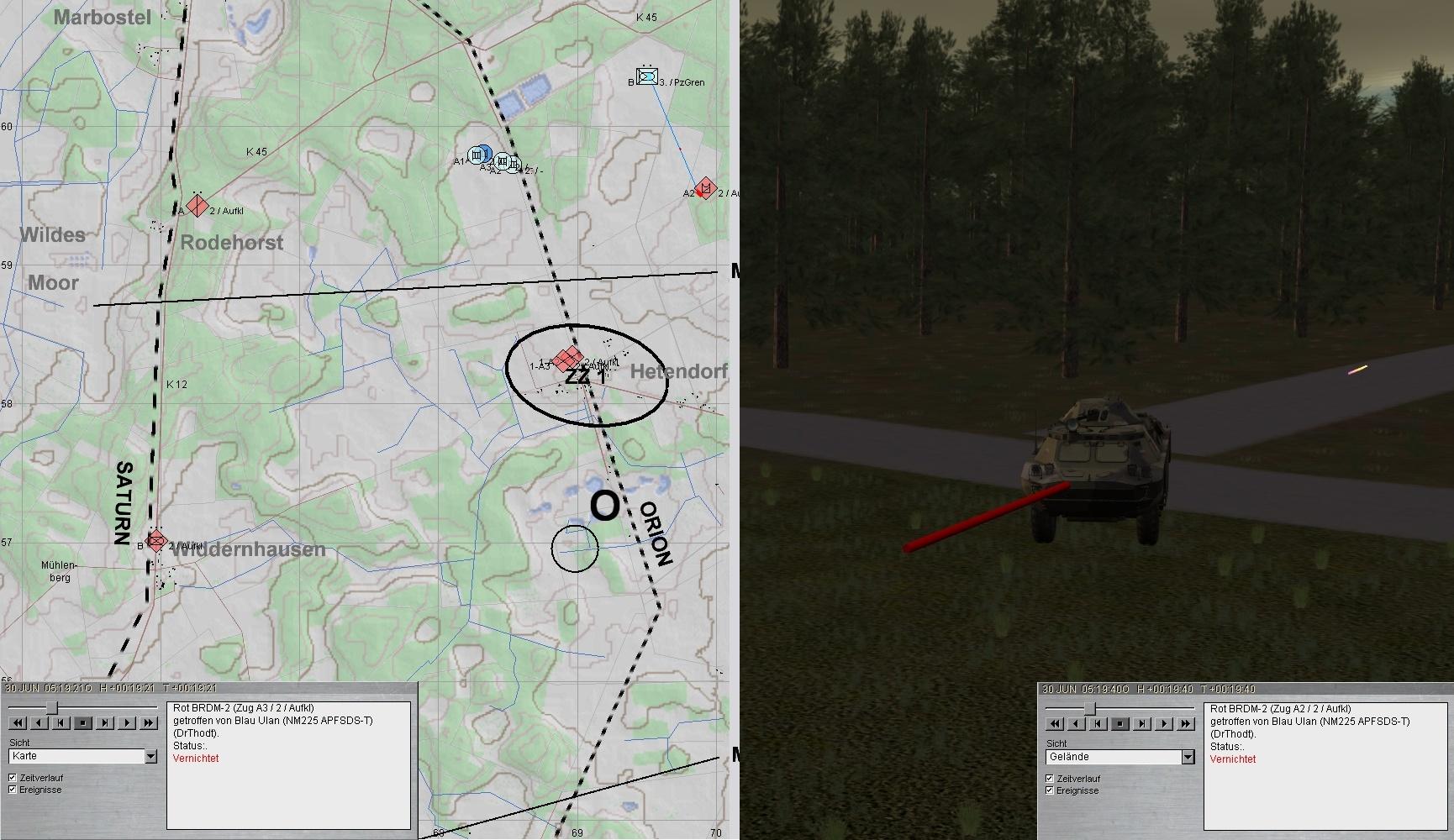Open the Sicht dropdown showing Gelände

pos(1188,758)
